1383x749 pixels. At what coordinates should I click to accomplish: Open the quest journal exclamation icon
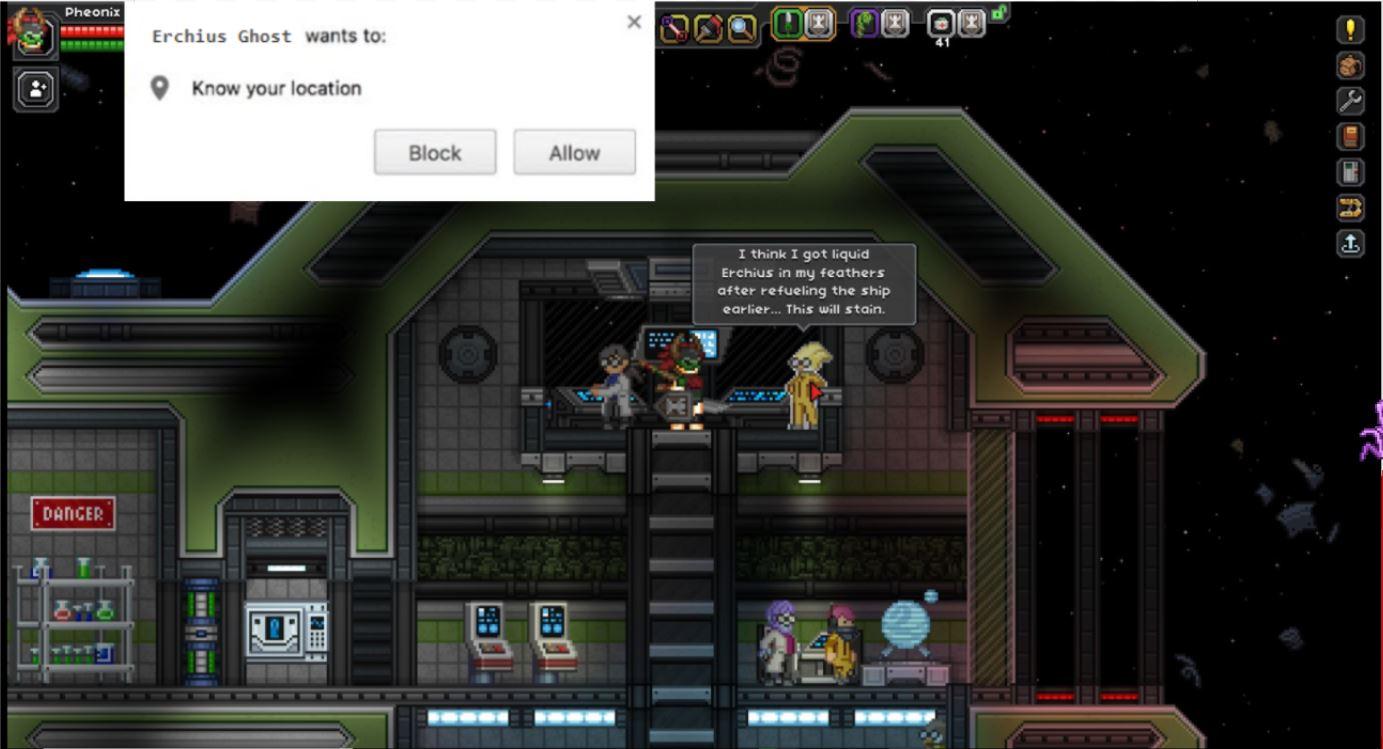coord(1350,29)
